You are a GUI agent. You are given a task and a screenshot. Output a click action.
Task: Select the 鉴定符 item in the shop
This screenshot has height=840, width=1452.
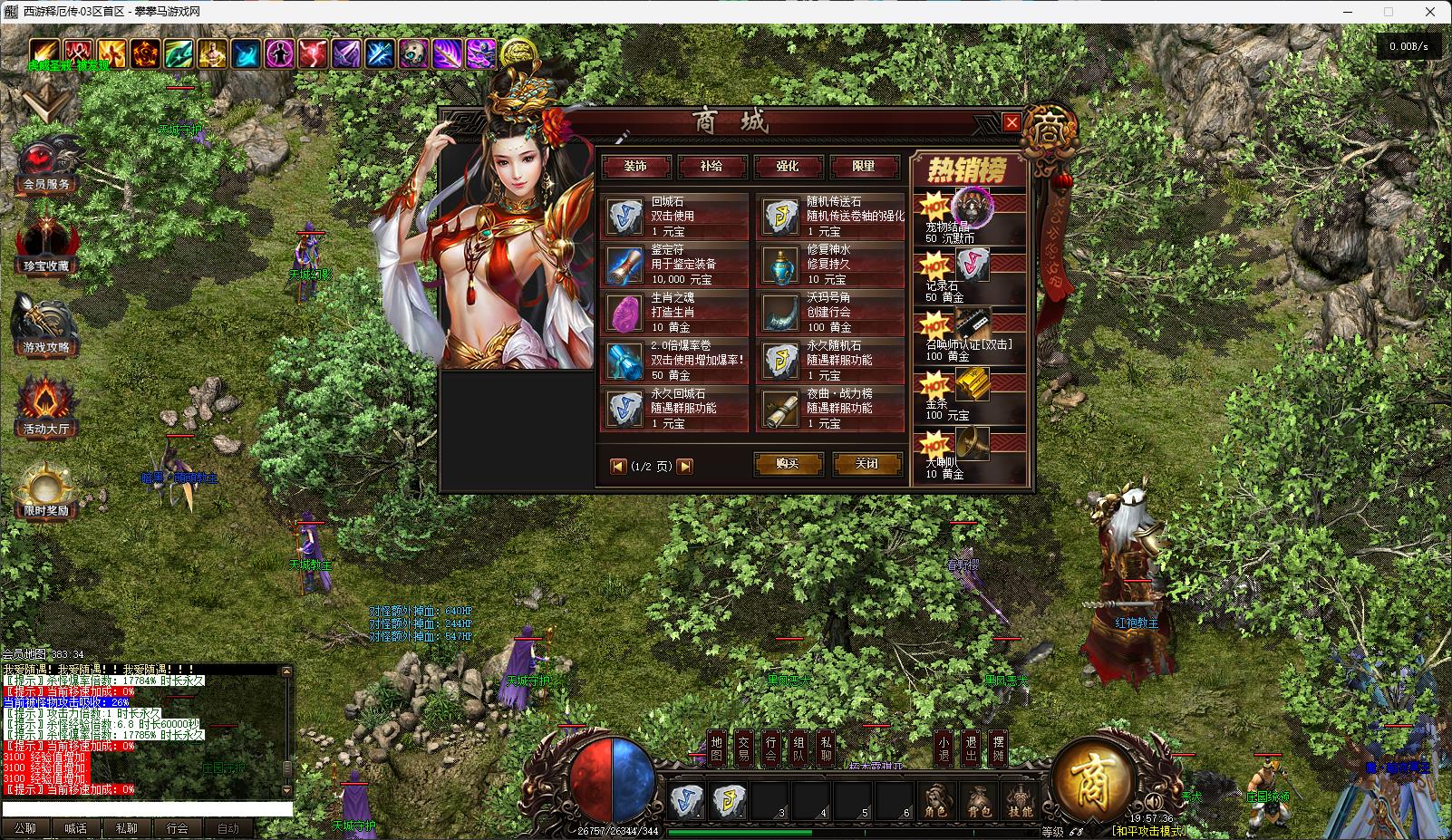point(675,265)
